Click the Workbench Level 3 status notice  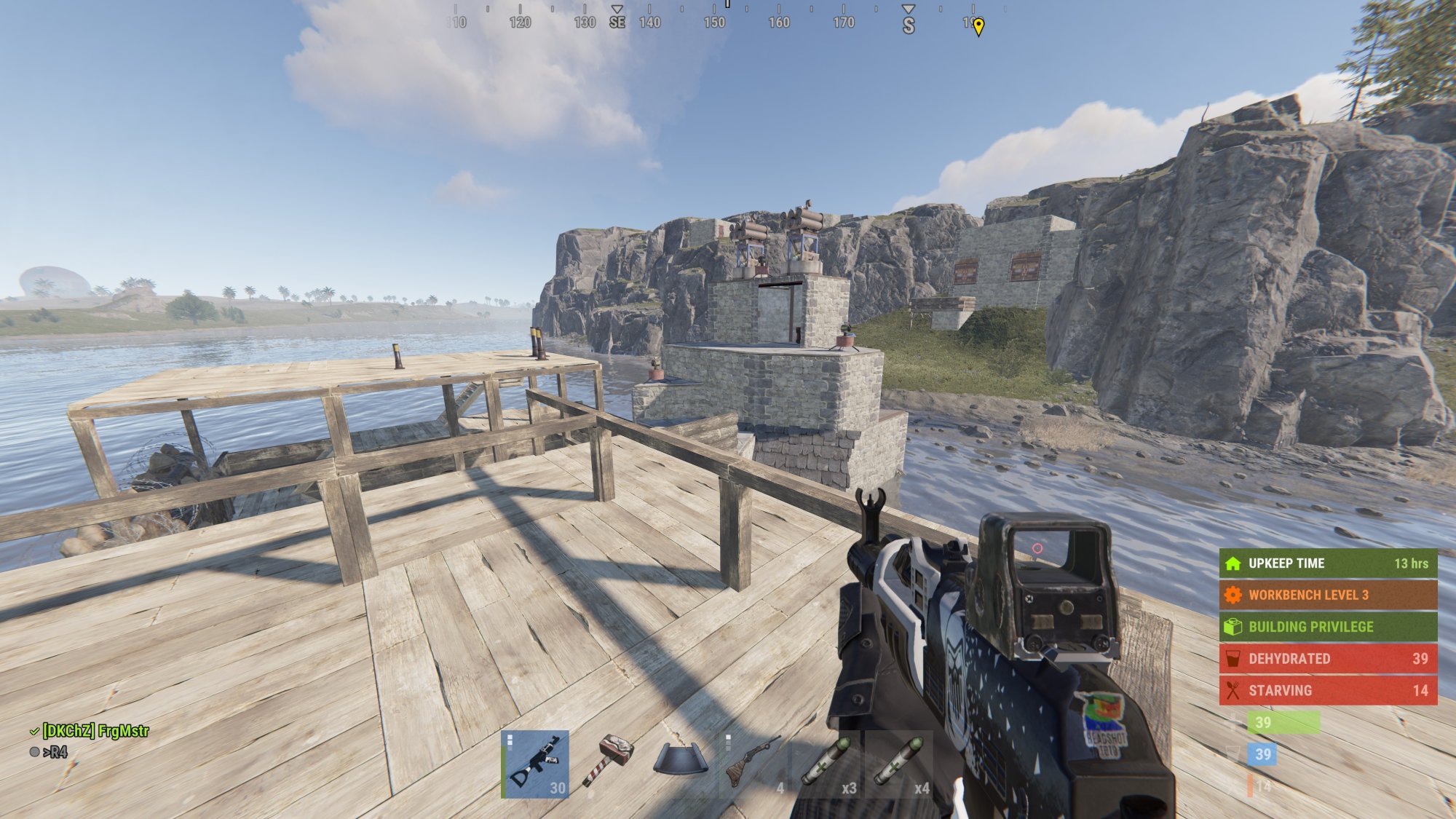(1328, 595)
